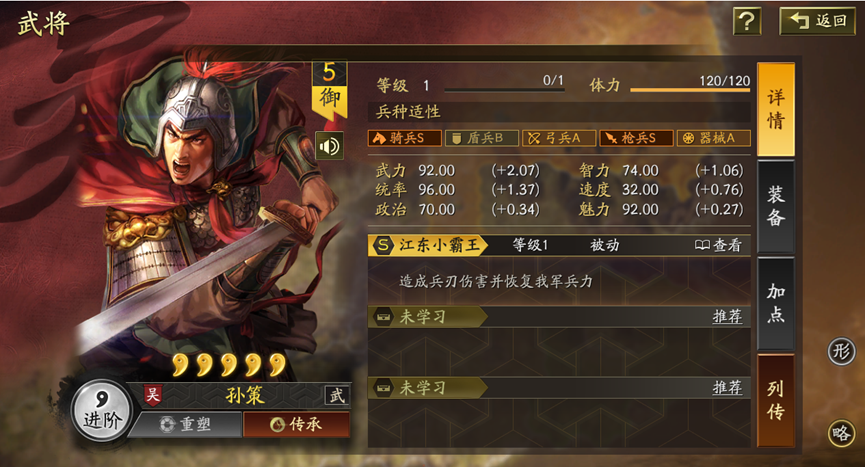
Task: Toggle the round 略 button
Action: click(x=841, y=432)
